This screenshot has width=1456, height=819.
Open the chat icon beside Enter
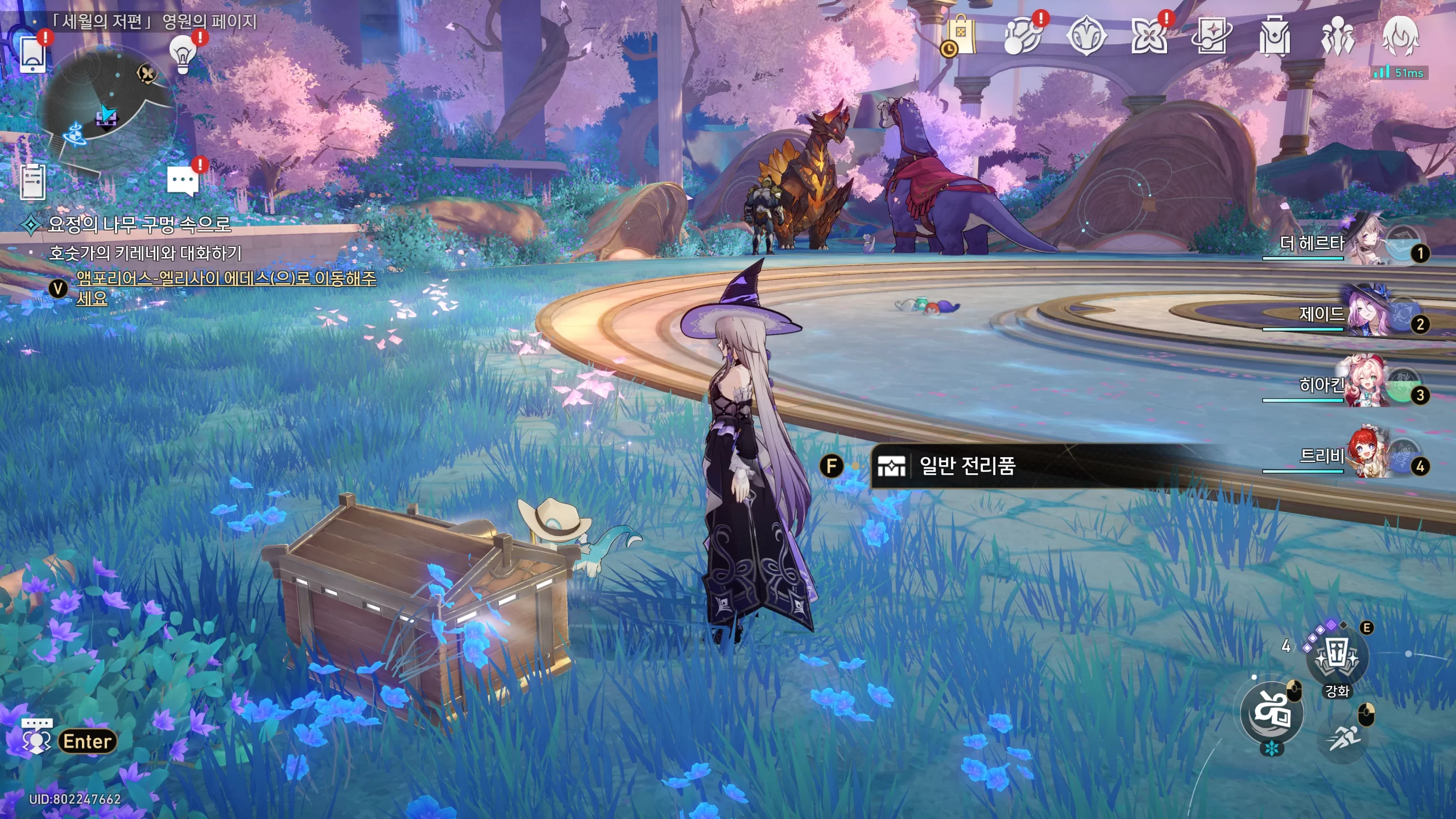point(36,736)
